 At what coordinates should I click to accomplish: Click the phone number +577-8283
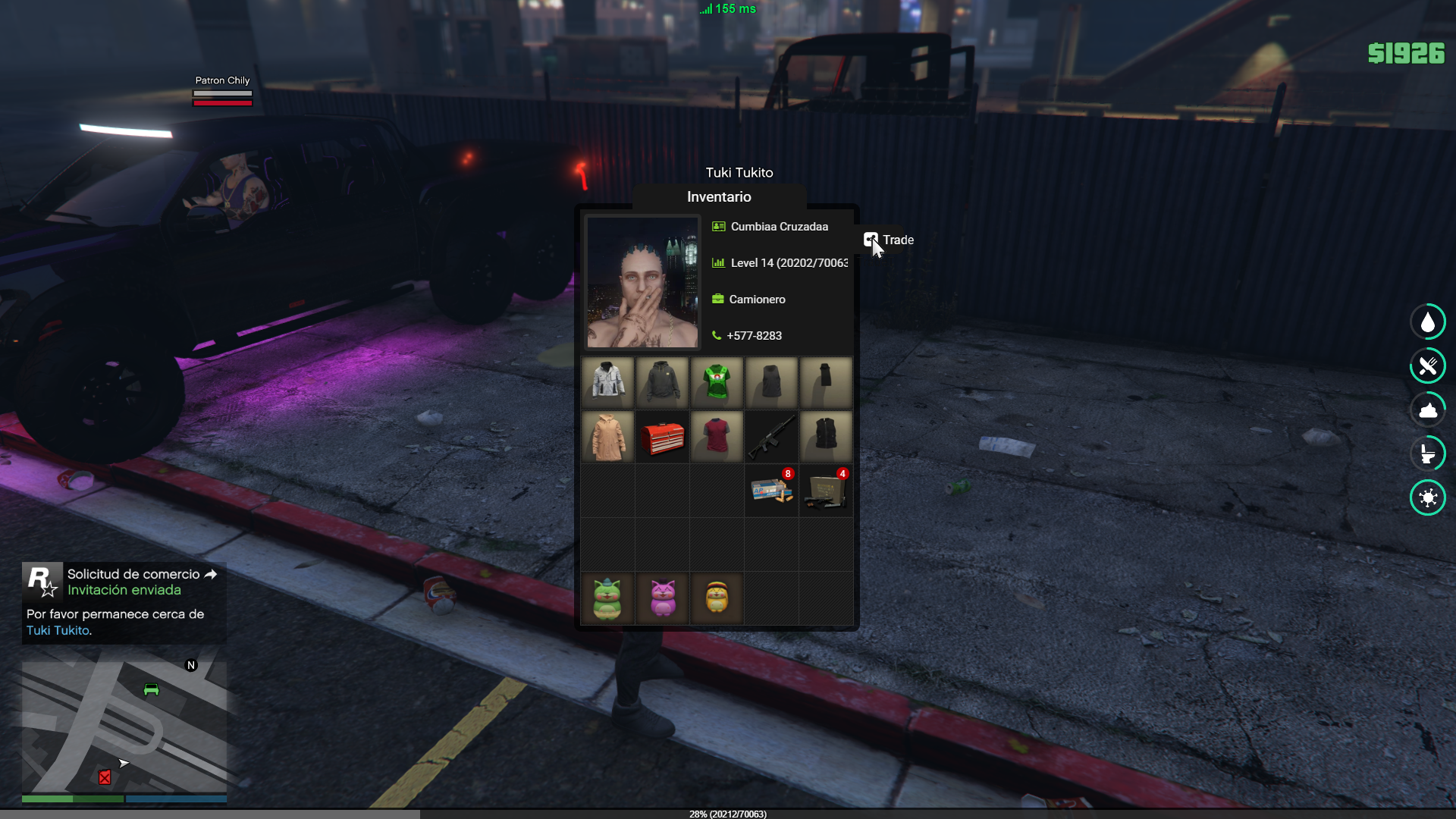(754, 336)
